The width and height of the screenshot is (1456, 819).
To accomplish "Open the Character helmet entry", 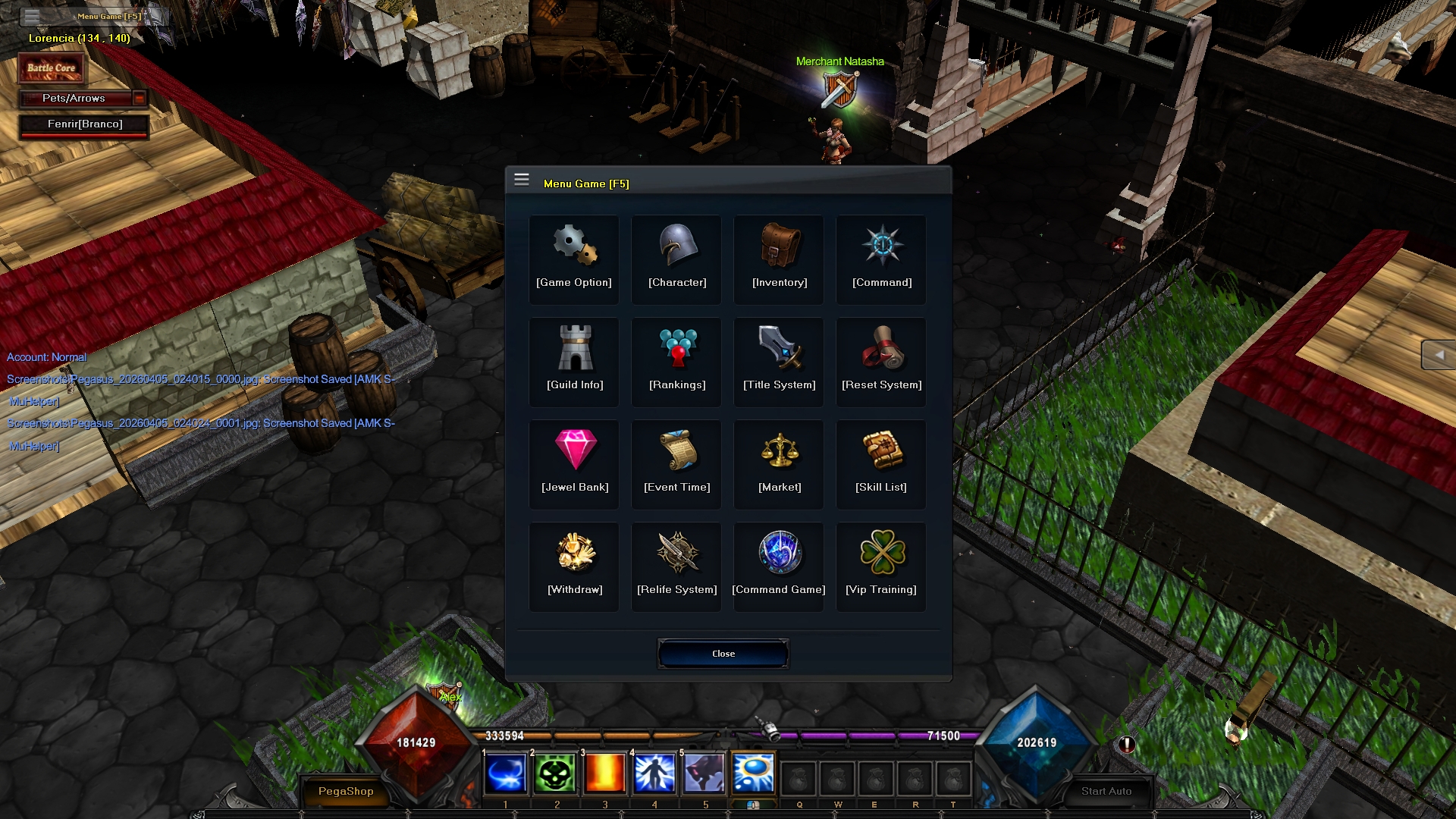I will [x=676, y=259].
